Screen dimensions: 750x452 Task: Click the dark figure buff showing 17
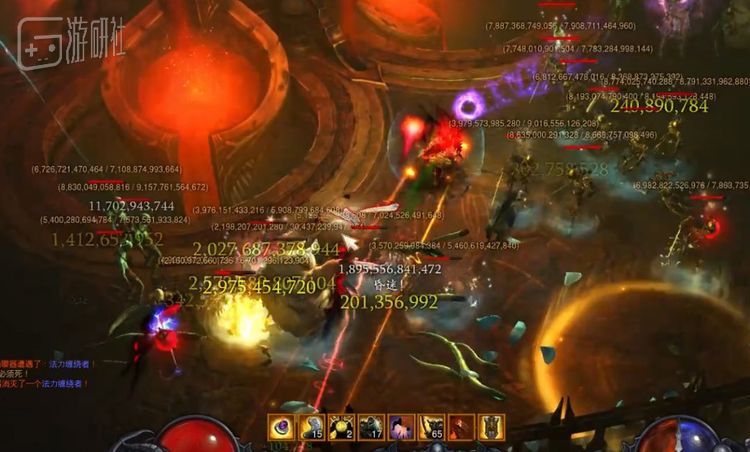point(371,427)
